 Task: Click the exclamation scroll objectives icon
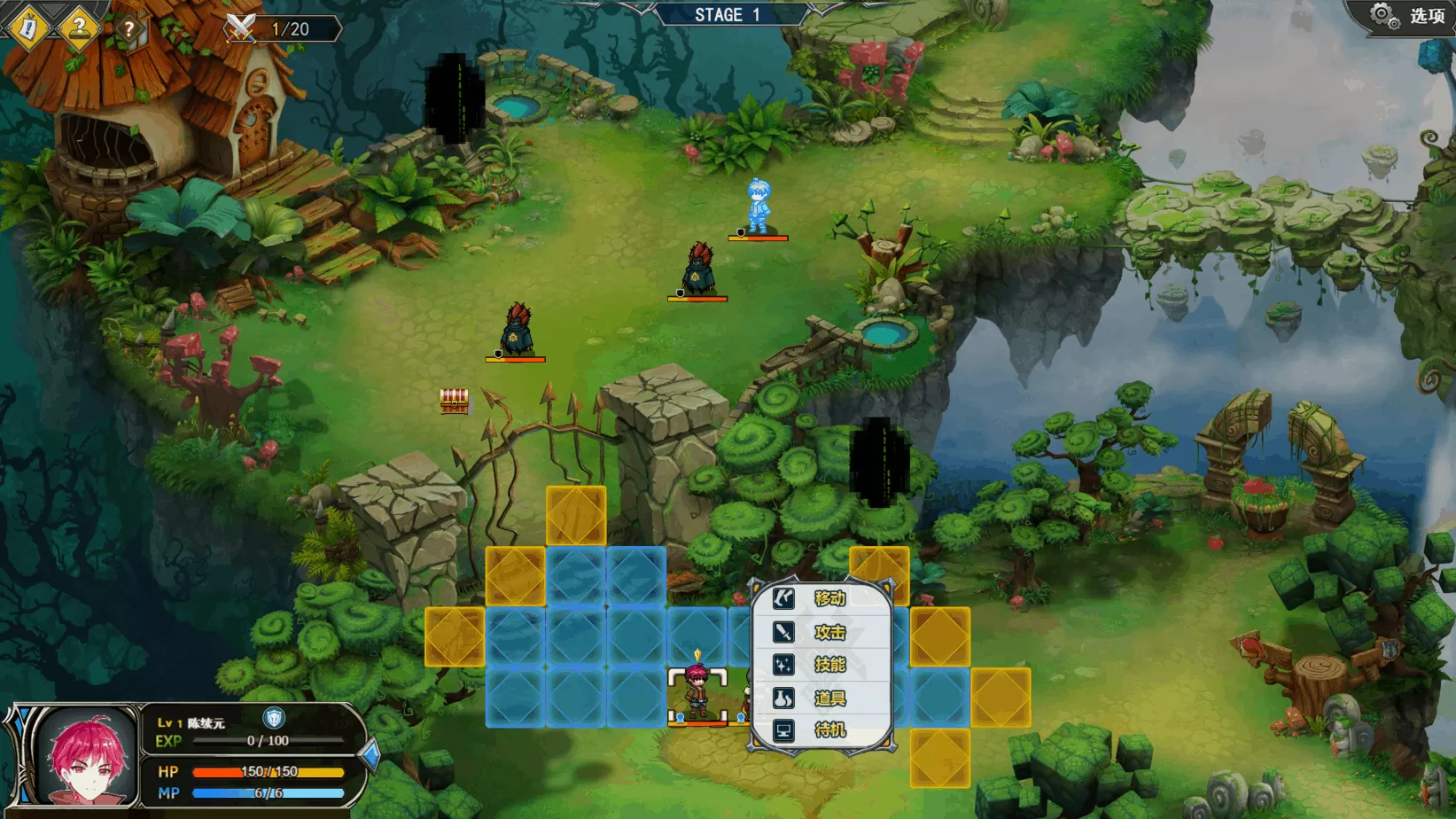tap(28, 27)
